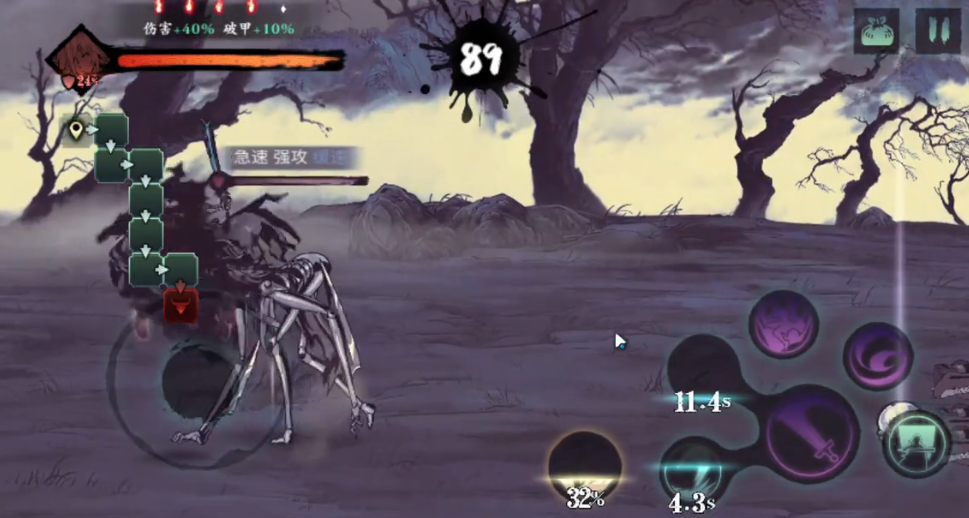
Task: Activate the teal seated figure button
Action: coord(916,442)
